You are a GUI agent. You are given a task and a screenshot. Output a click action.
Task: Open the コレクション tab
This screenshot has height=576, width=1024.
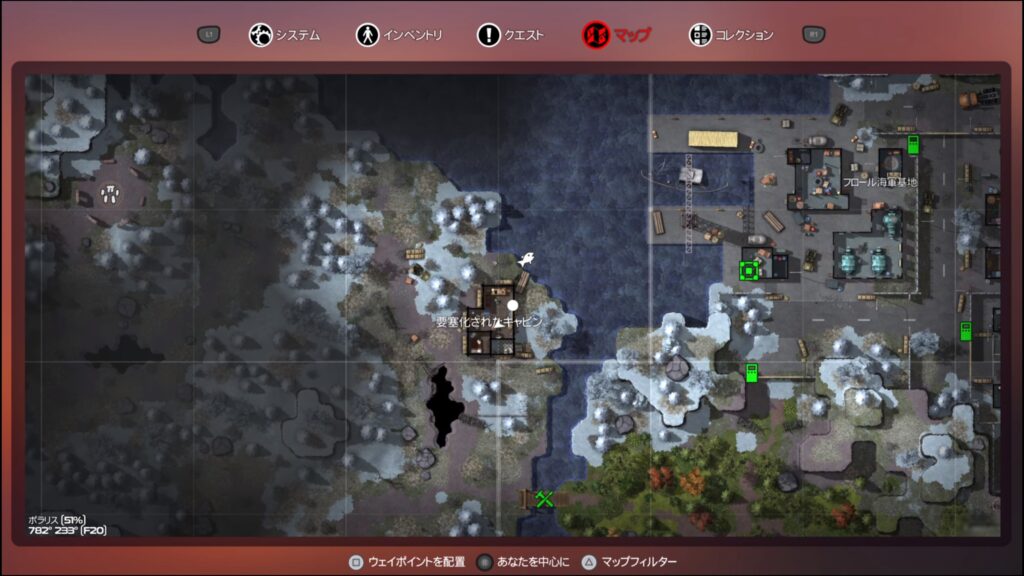tap(731, 35)
